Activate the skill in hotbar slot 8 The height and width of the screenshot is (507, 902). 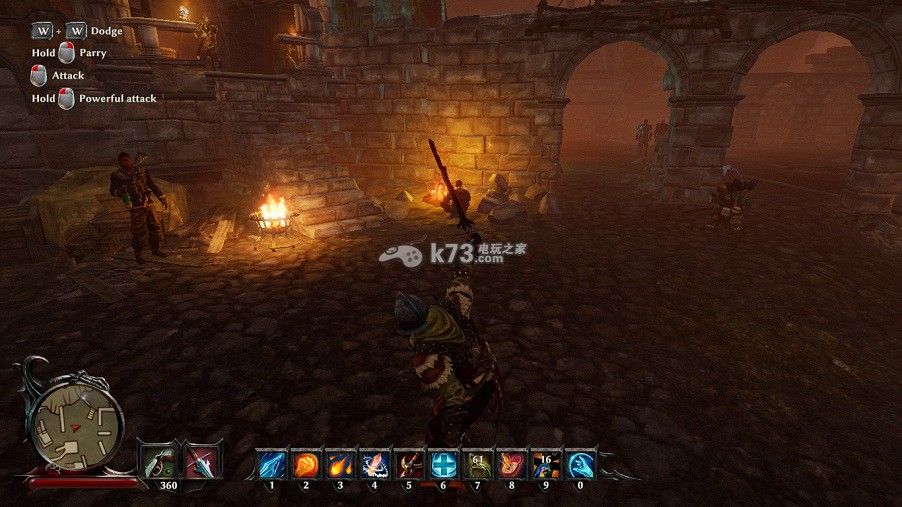pos(511,465)
